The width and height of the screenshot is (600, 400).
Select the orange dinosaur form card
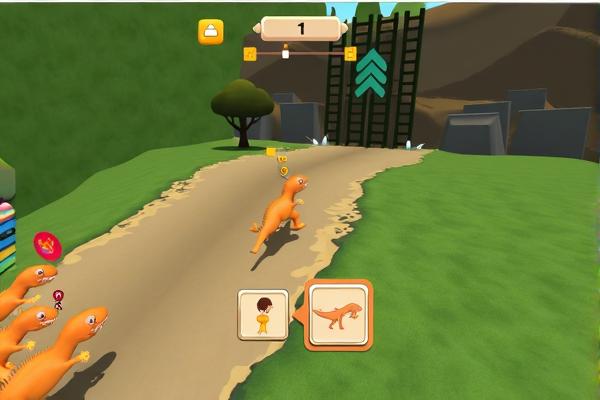[x=338, y=315]
